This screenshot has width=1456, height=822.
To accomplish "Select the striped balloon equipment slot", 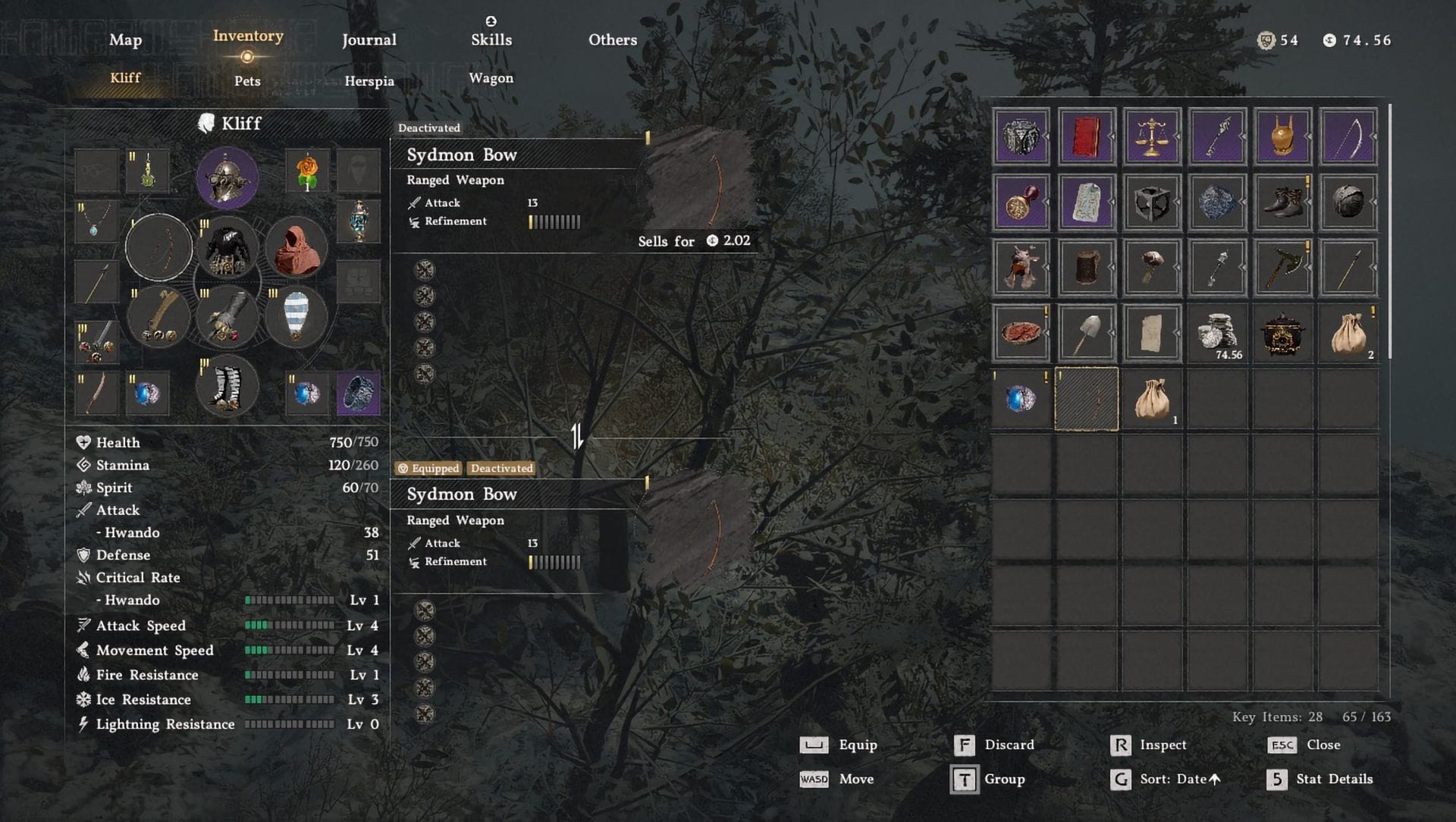I will pyautogui.click(x=296, y=316).
